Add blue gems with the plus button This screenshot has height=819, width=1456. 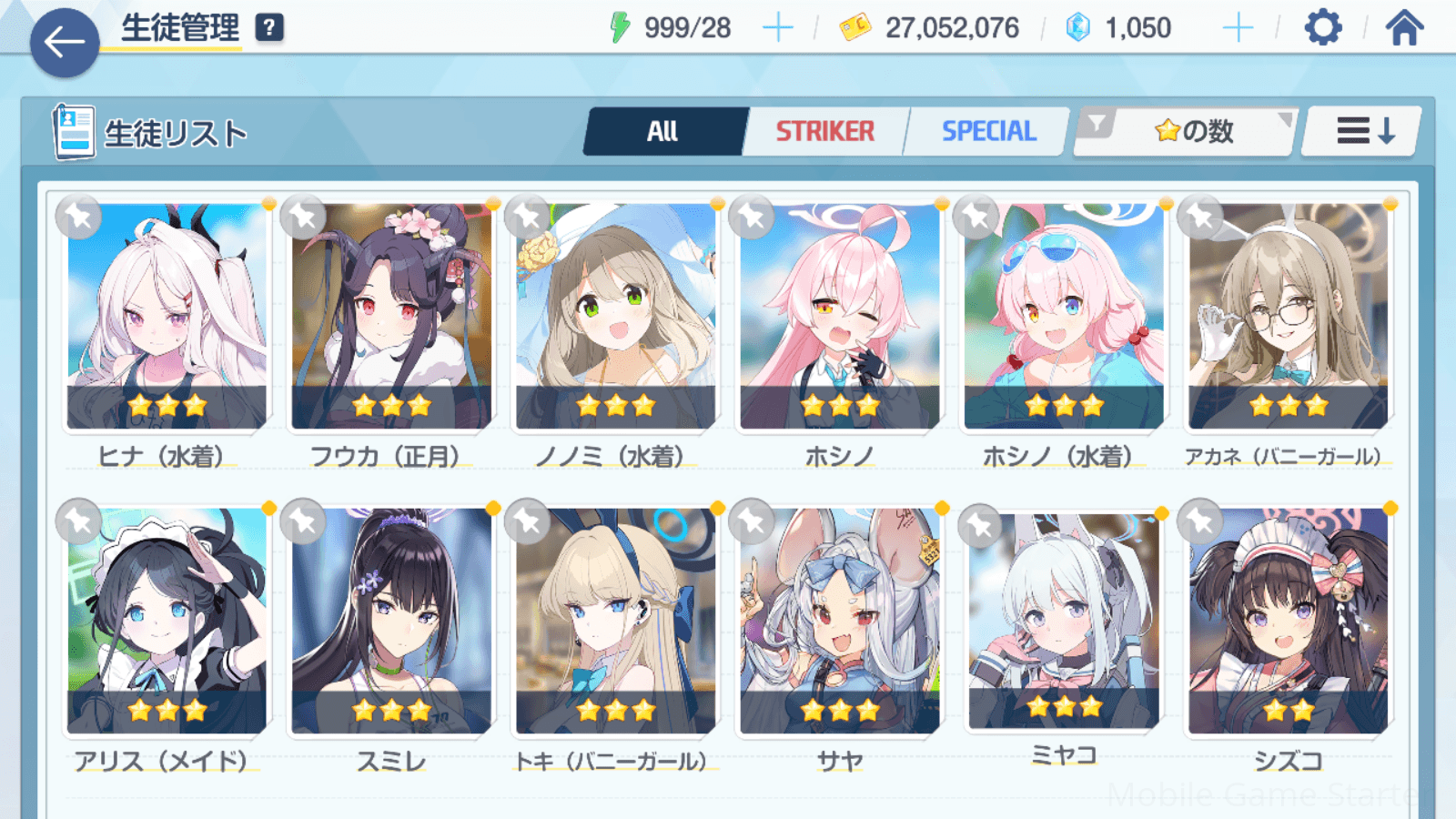click(1238, 28)
